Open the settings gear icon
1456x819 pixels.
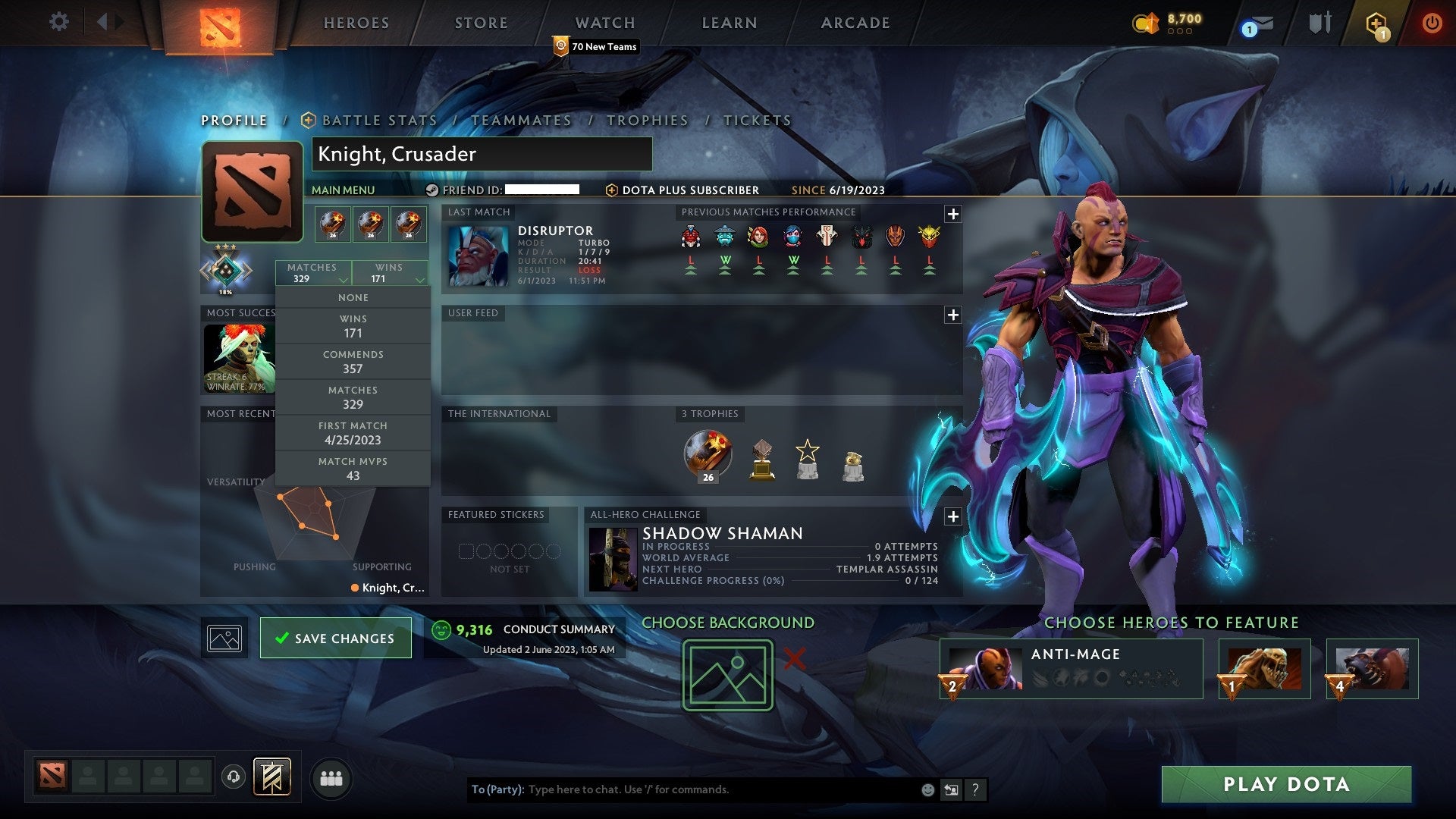pos(58,22)
